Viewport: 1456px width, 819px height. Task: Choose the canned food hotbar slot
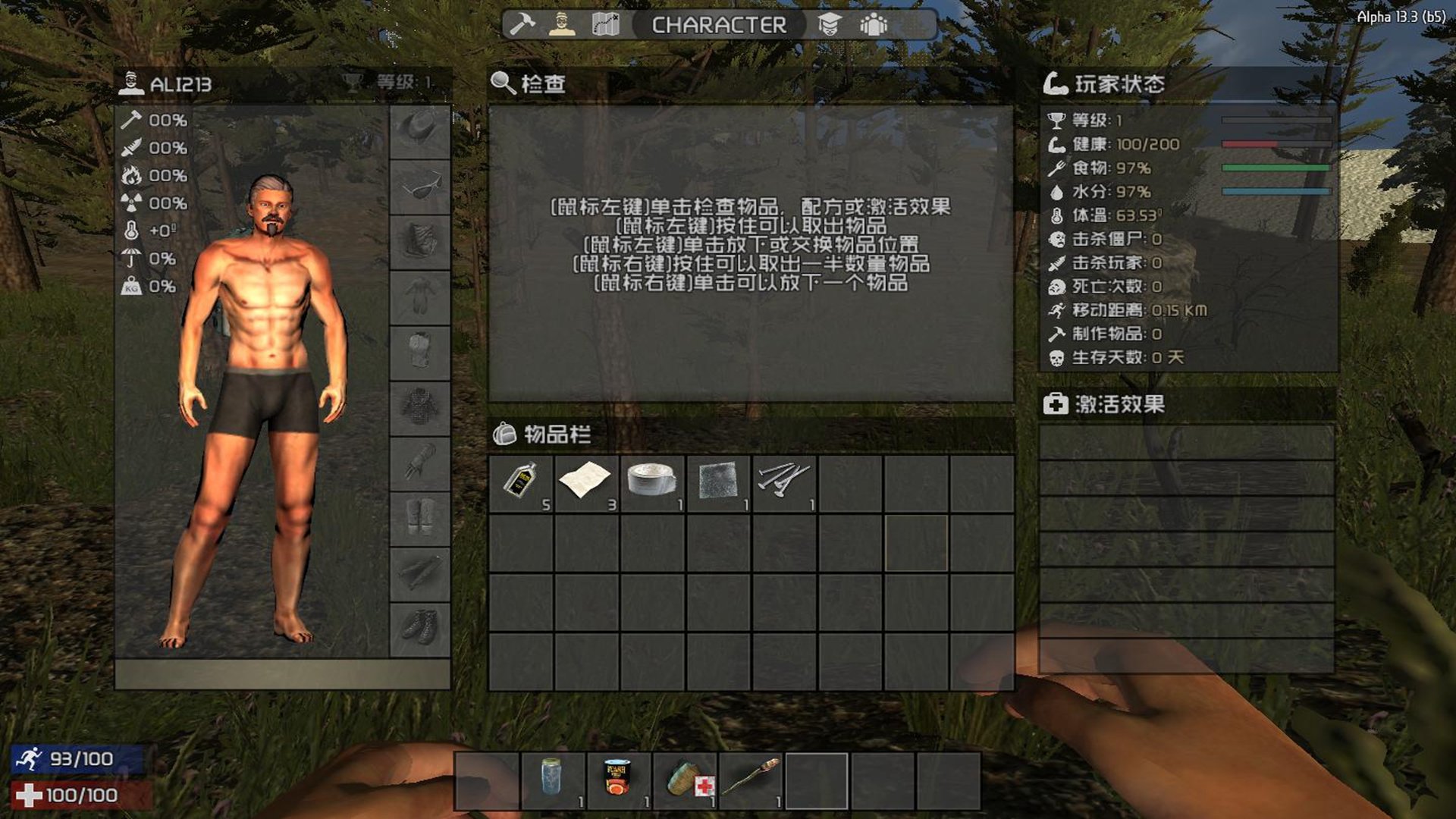pyautogui.click(x=618, y=781)
